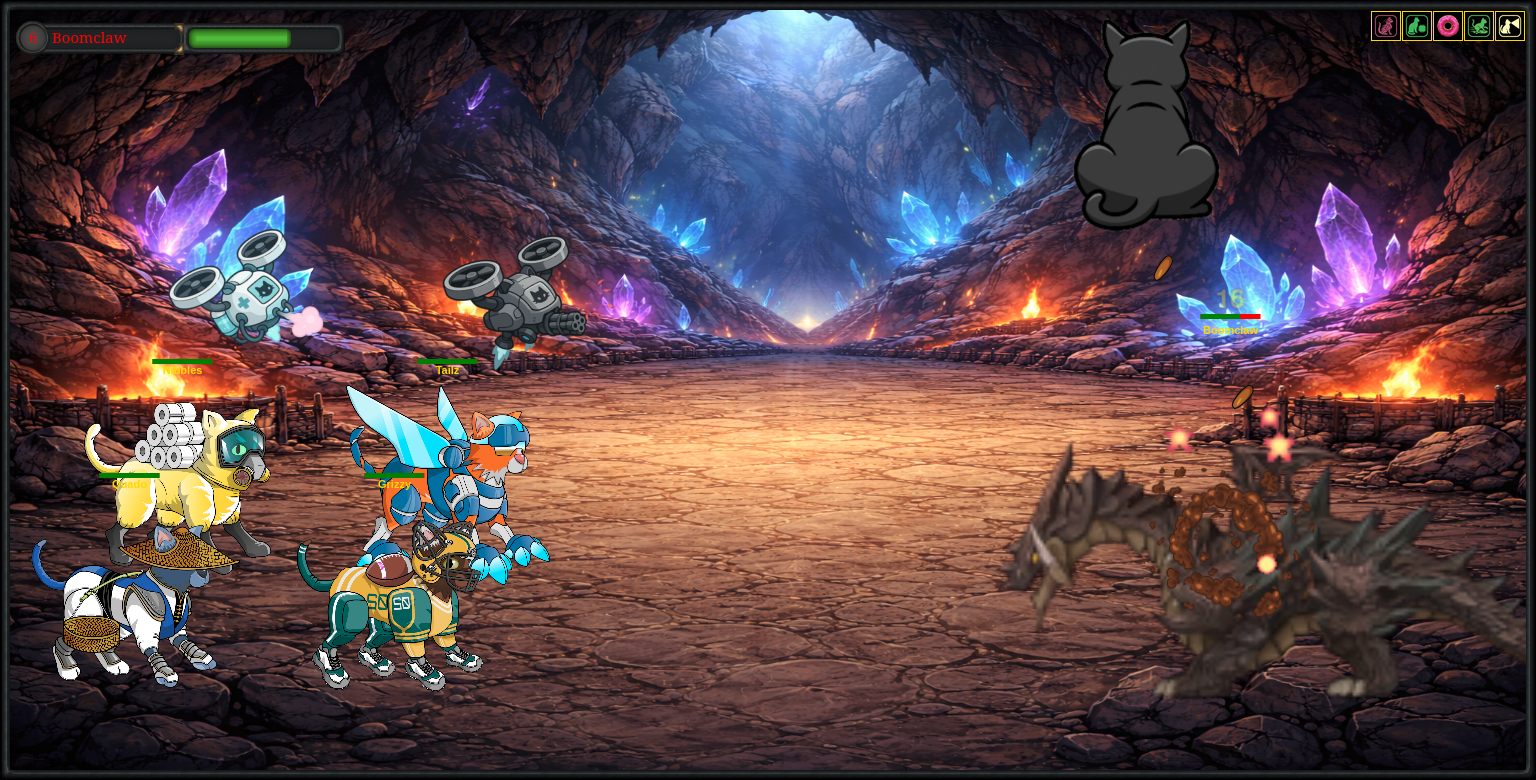
Task: Click the rightmost yellow-framed ability slot
Action: (1510, 26)
